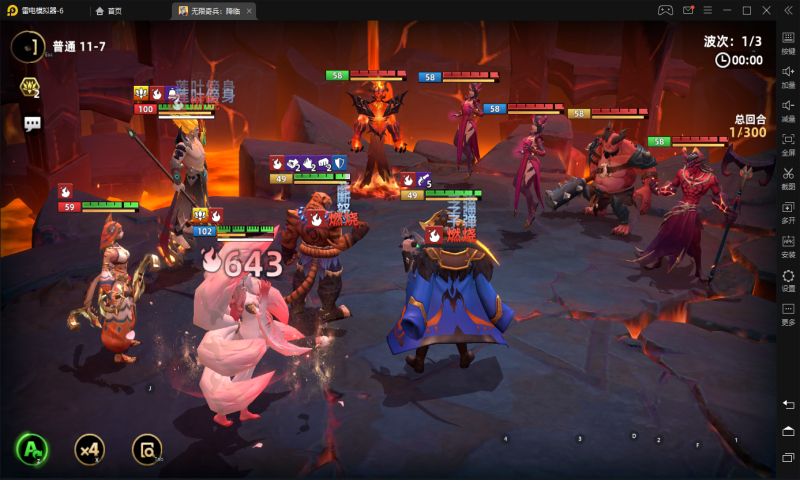Close the game tab in the emulator
This screenshot has width=800, height=480.
[x=249, y=11]
